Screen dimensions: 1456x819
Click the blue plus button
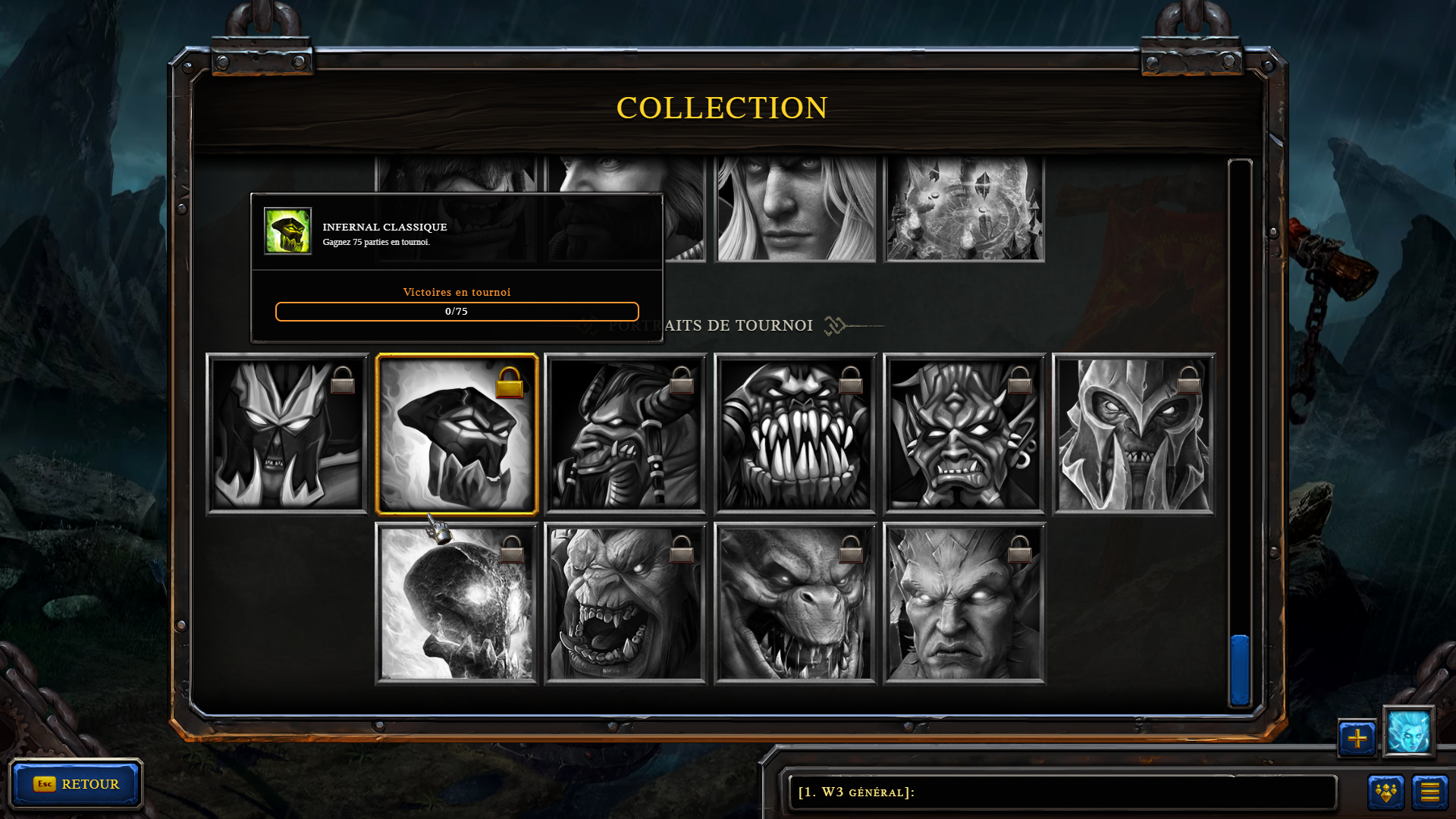1357,738
